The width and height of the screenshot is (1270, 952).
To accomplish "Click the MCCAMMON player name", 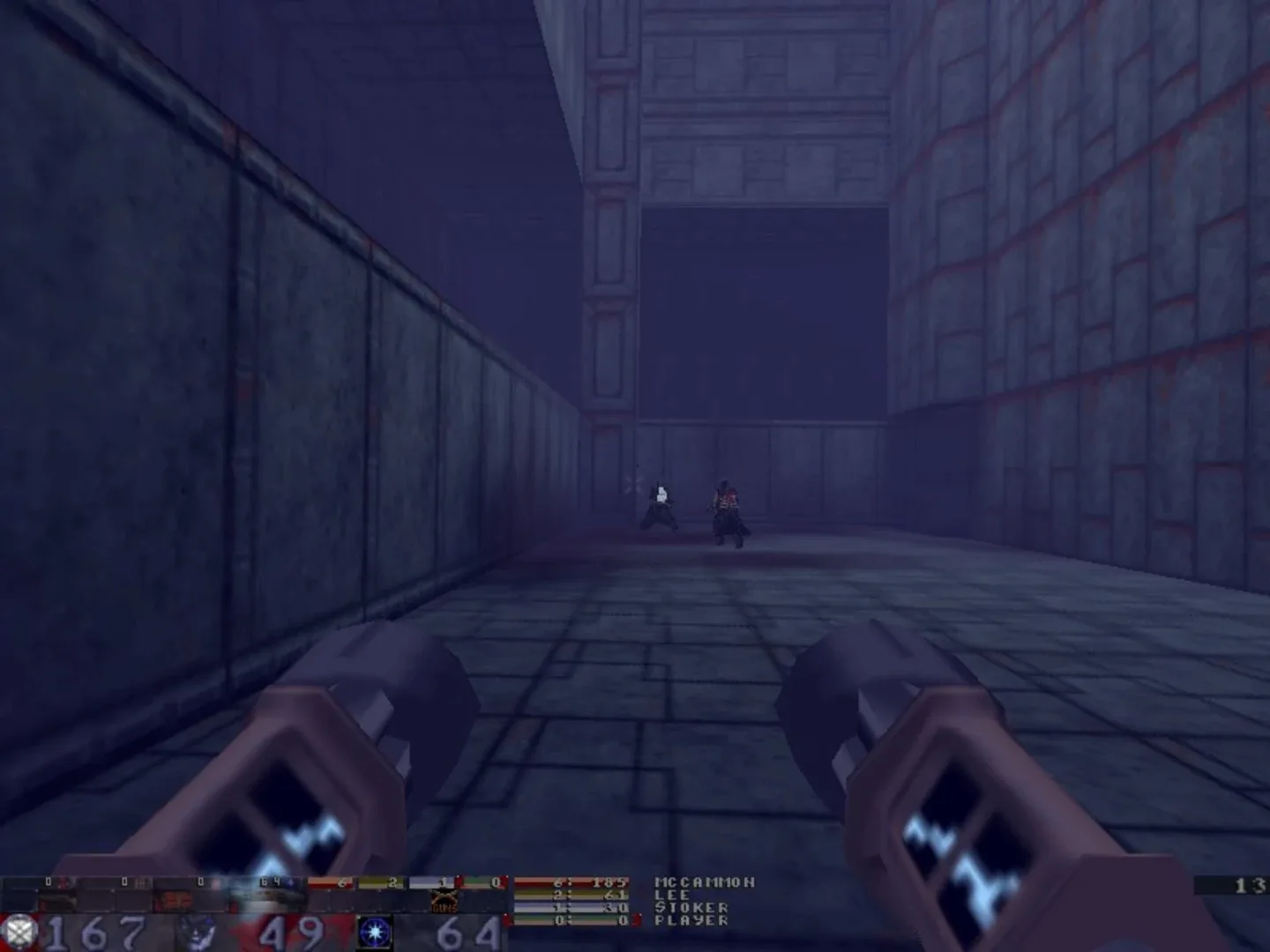I will click(706, 883).
